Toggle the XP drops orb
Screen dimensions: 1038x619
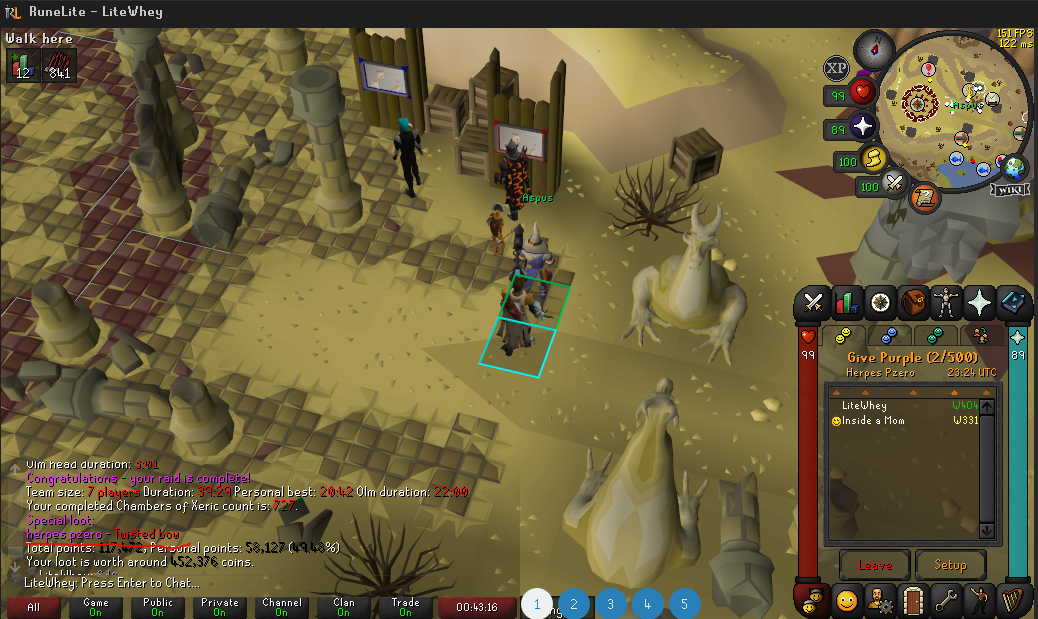836,68
